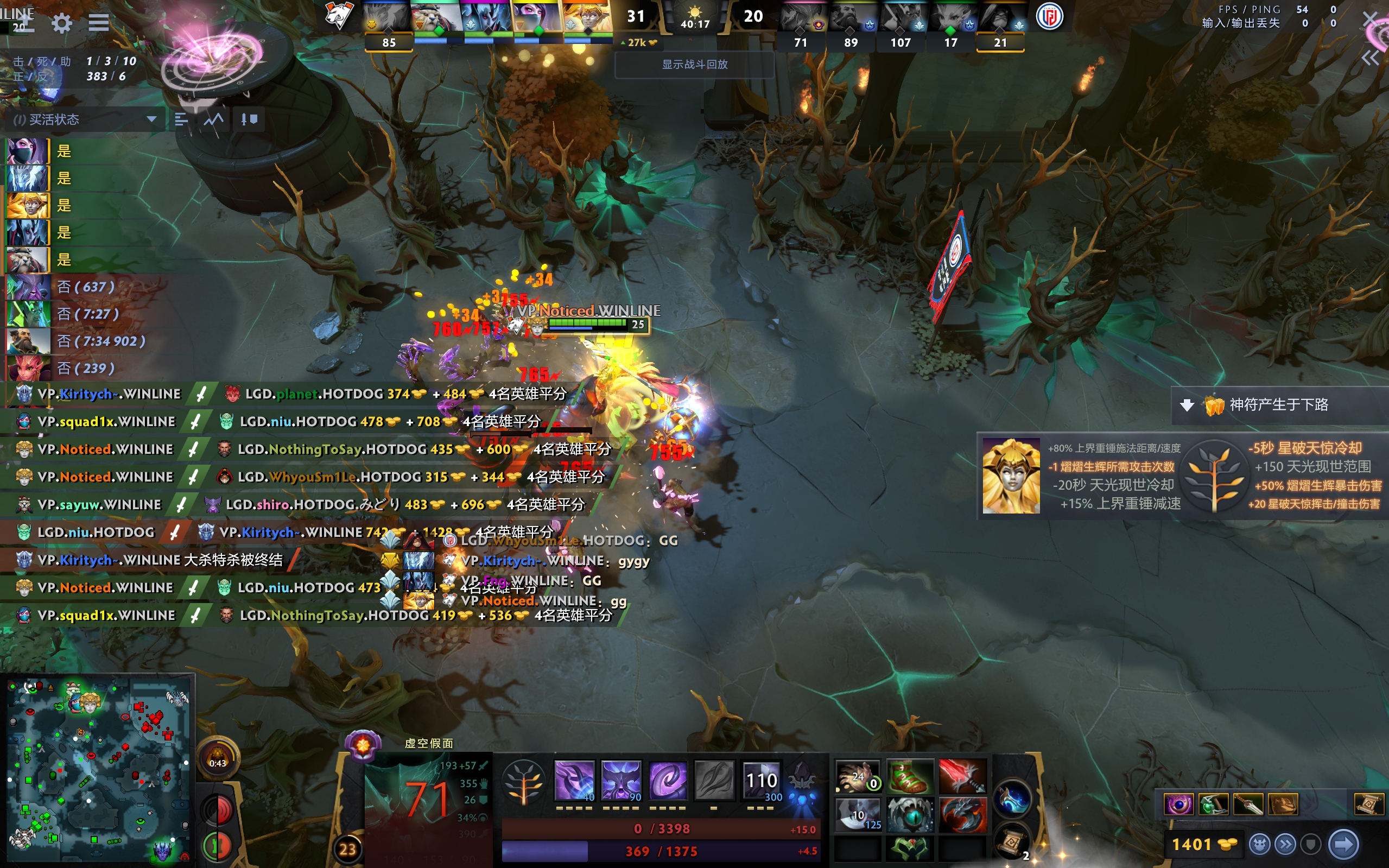This screenshot has height=868, width=1389.
Task: Click on the minimap
Action: pos(98,770)
